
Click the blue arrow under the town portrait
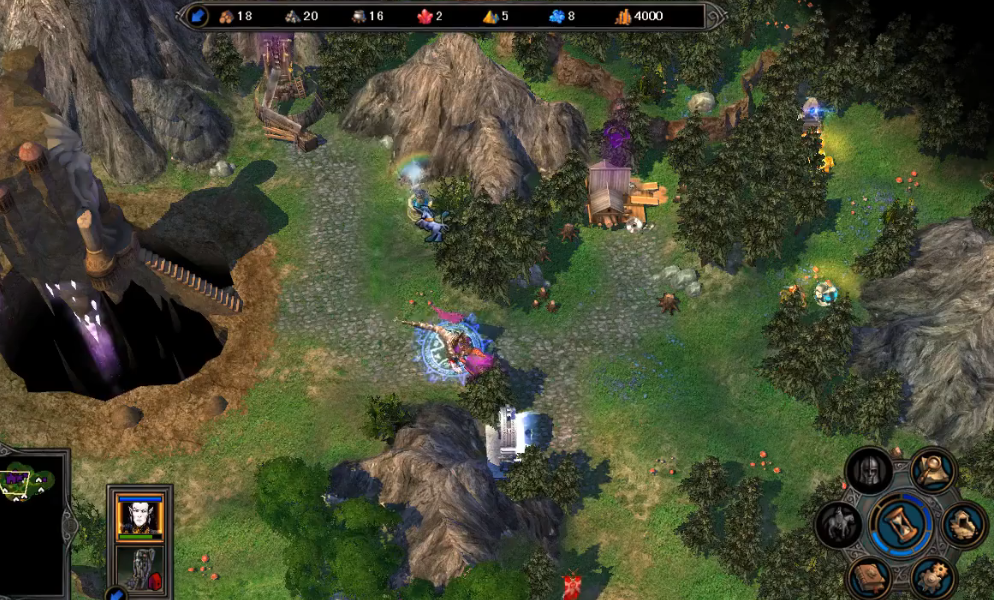[116, 594]
